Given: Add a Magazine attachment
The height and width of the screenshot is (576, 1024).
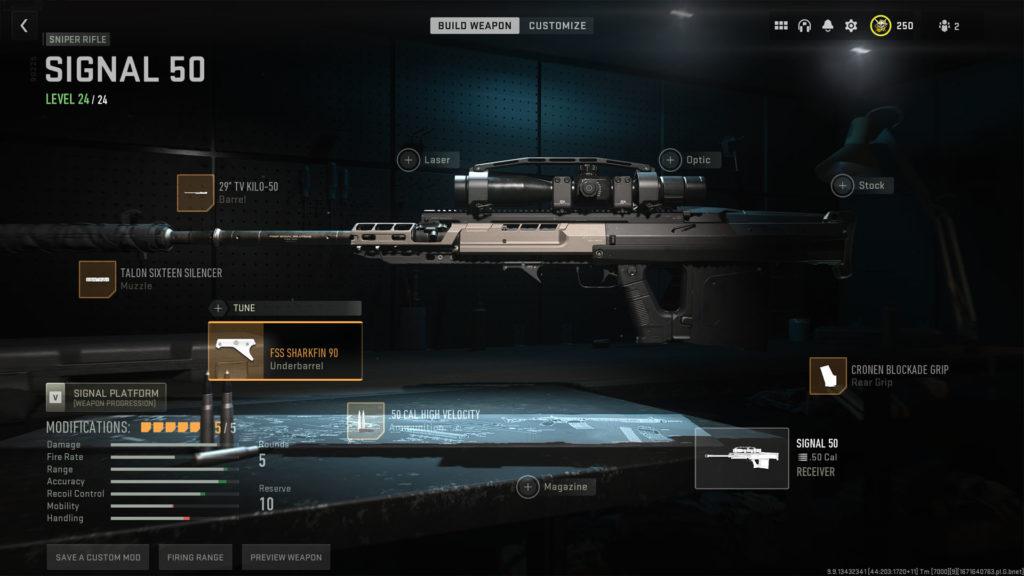Looking at the screenshot, I should click(528, 487).
